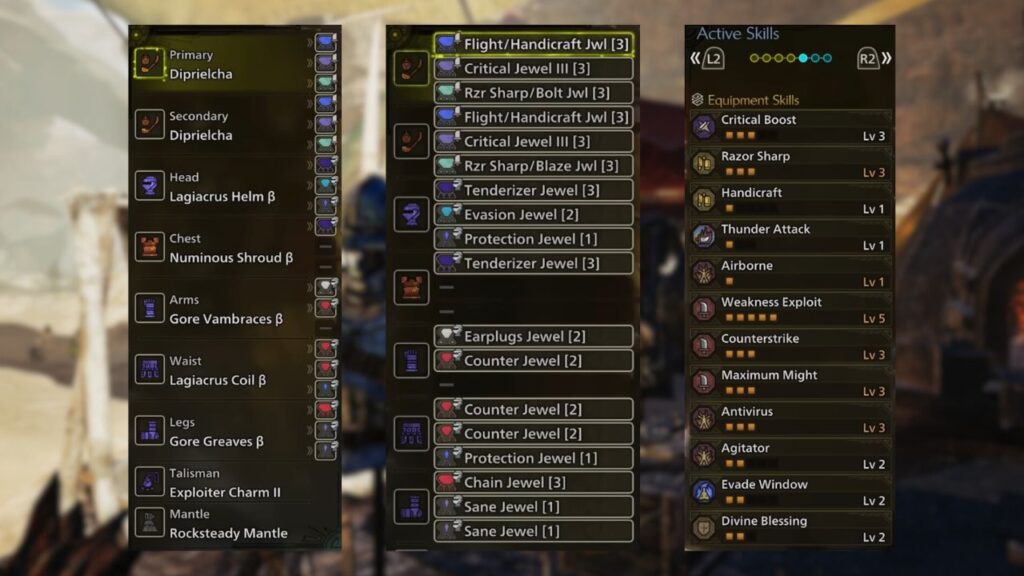
Task: Select the Earplugs Jewel [2] decoration
Action: click(534, 336)
